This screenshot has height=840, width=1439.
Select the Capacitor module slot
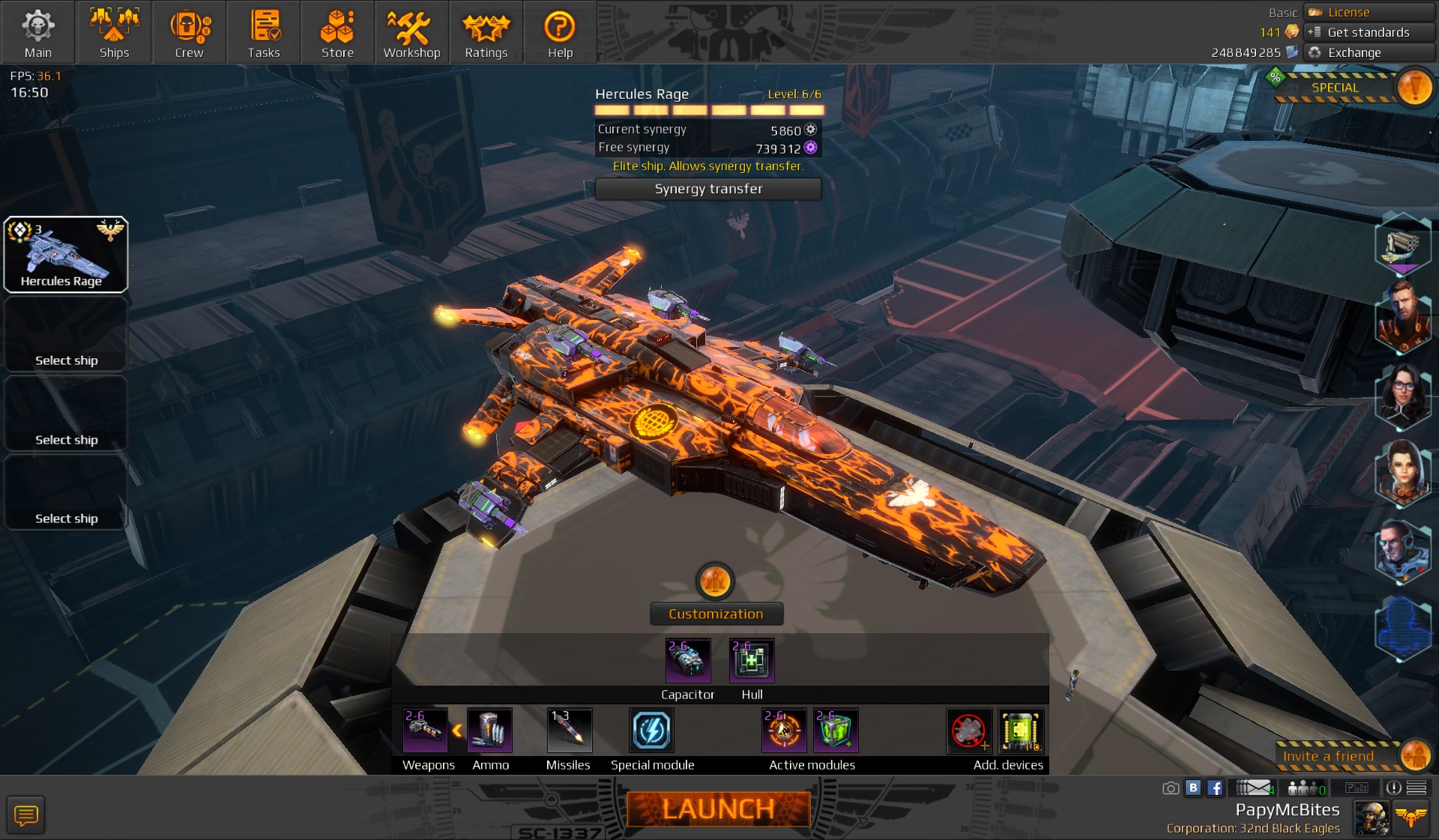(687, 661)
